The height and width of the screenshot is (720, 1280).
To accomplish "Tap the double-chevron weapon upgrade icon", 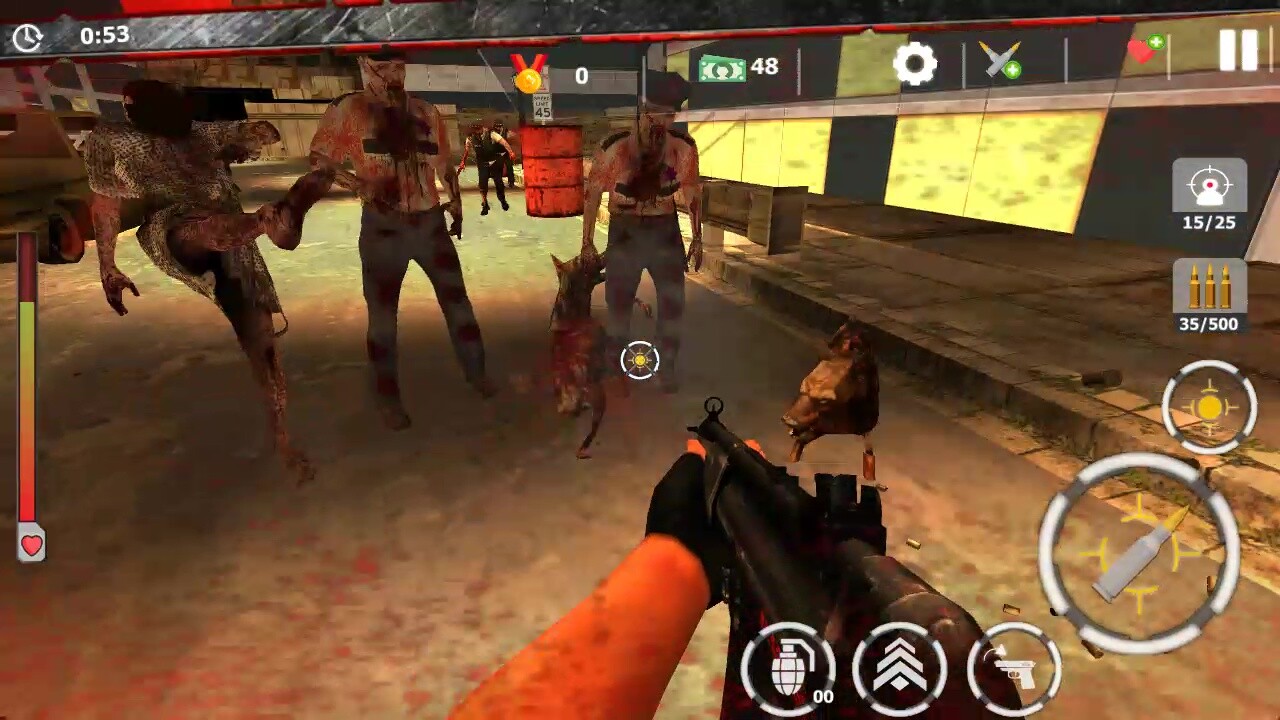I will point(899,668).
